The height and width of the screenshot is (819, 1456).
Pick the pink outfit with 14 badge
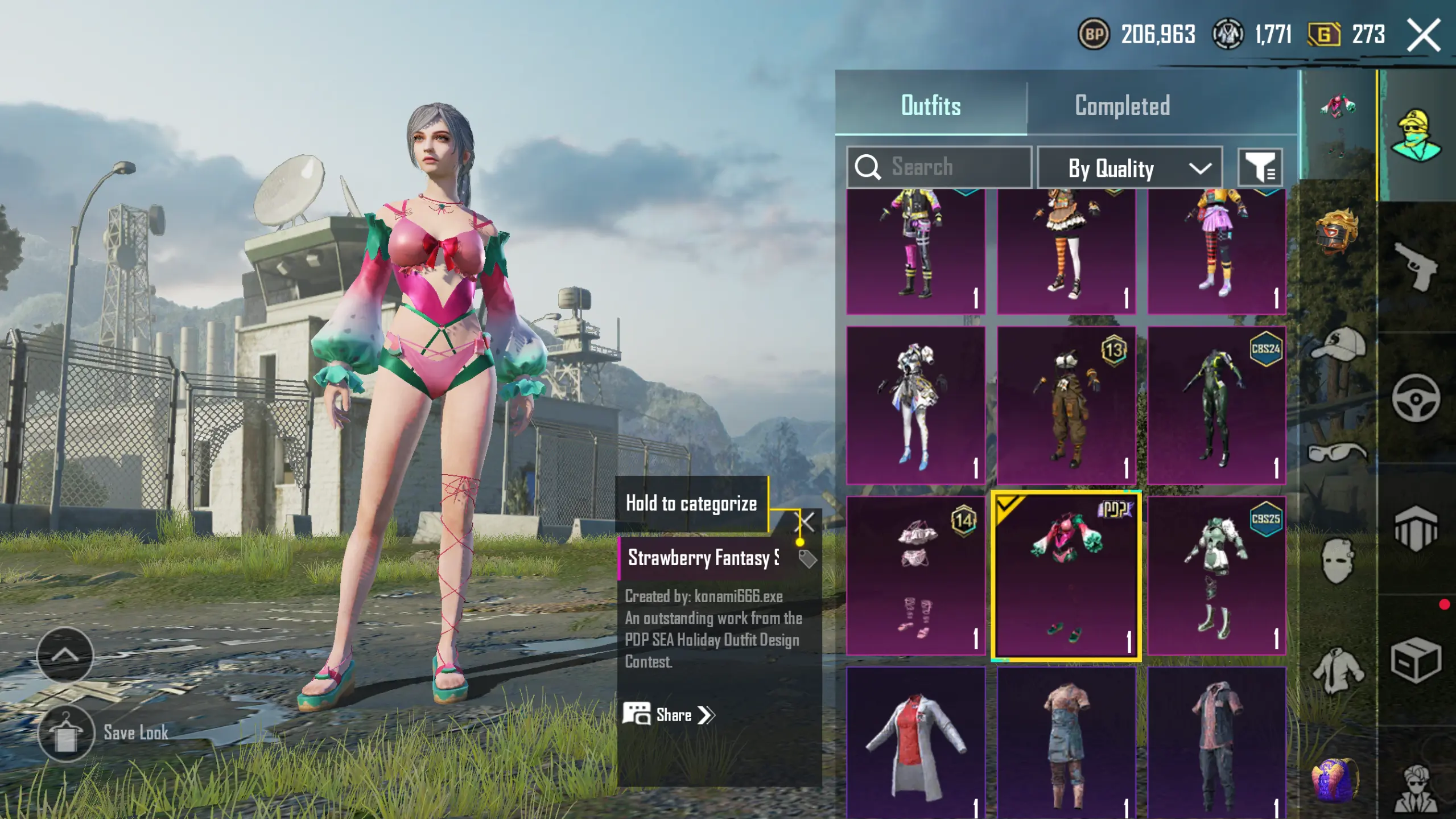[x=915, y=575]
